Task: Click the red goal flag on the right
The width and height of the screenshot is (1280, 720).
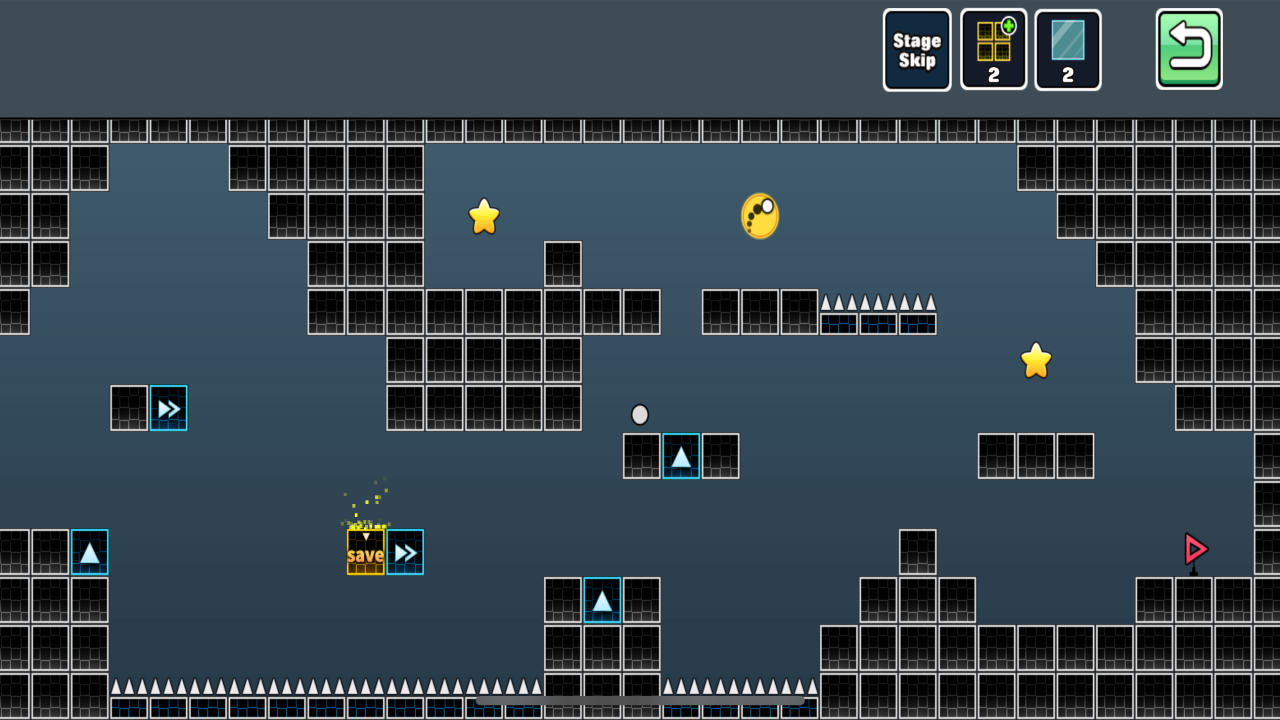Action: click(x=1196, y=549)
